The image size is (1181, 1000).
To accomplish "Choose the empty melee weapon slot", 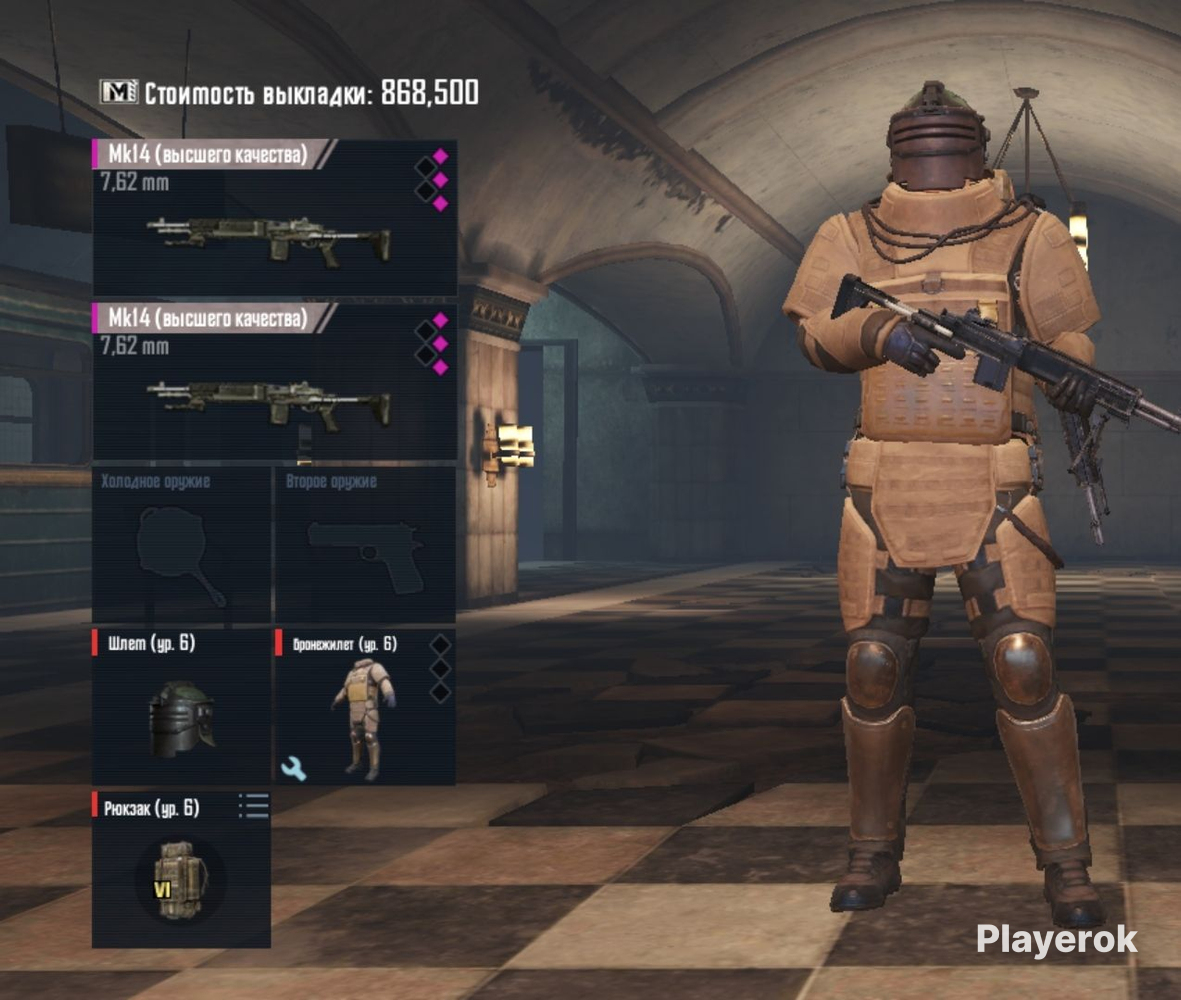I will [181, 545].
